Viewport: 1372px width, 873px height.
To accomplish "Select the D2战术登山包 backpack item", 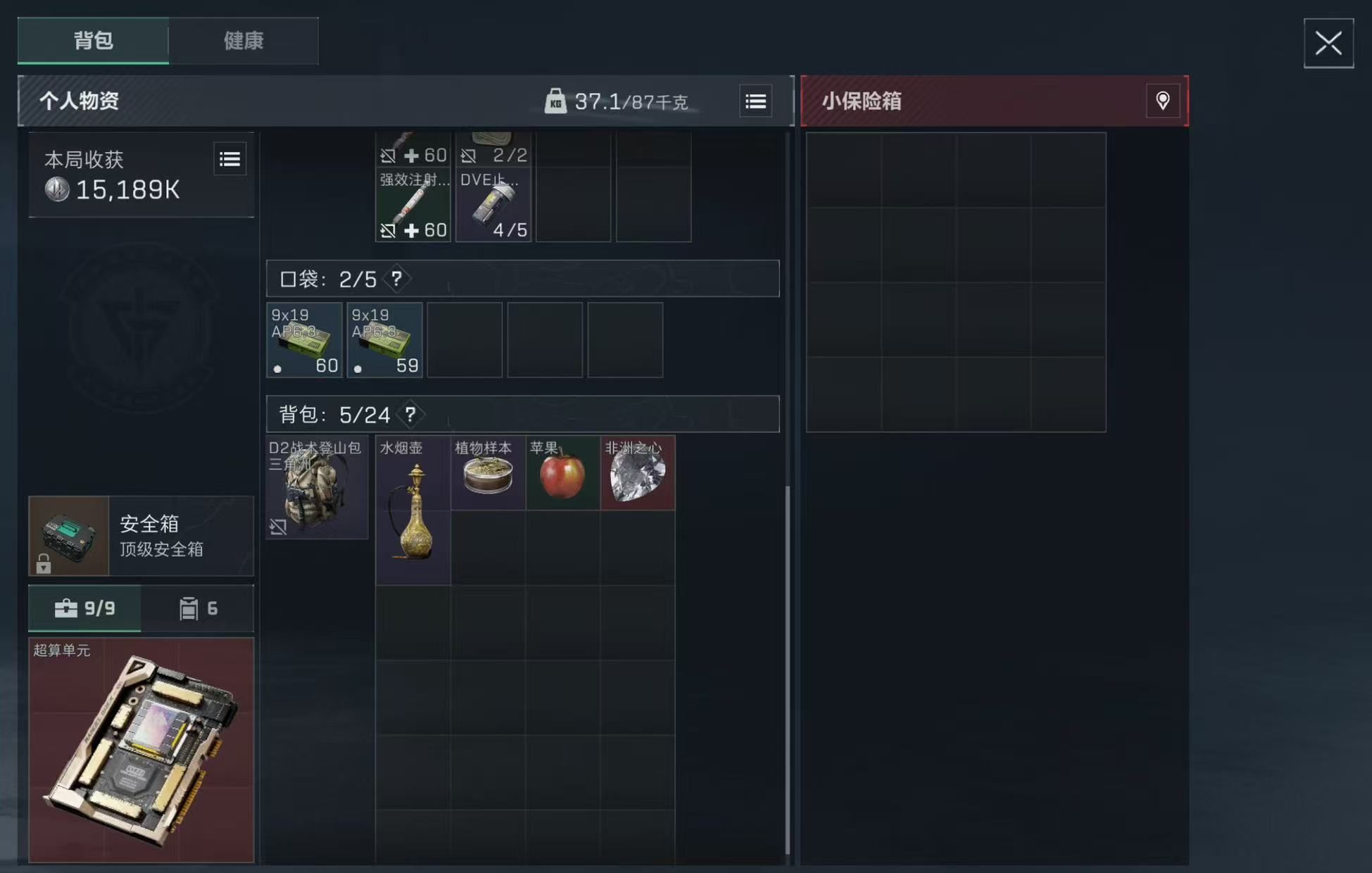I will pyautogui.click(x=317, y=486).
